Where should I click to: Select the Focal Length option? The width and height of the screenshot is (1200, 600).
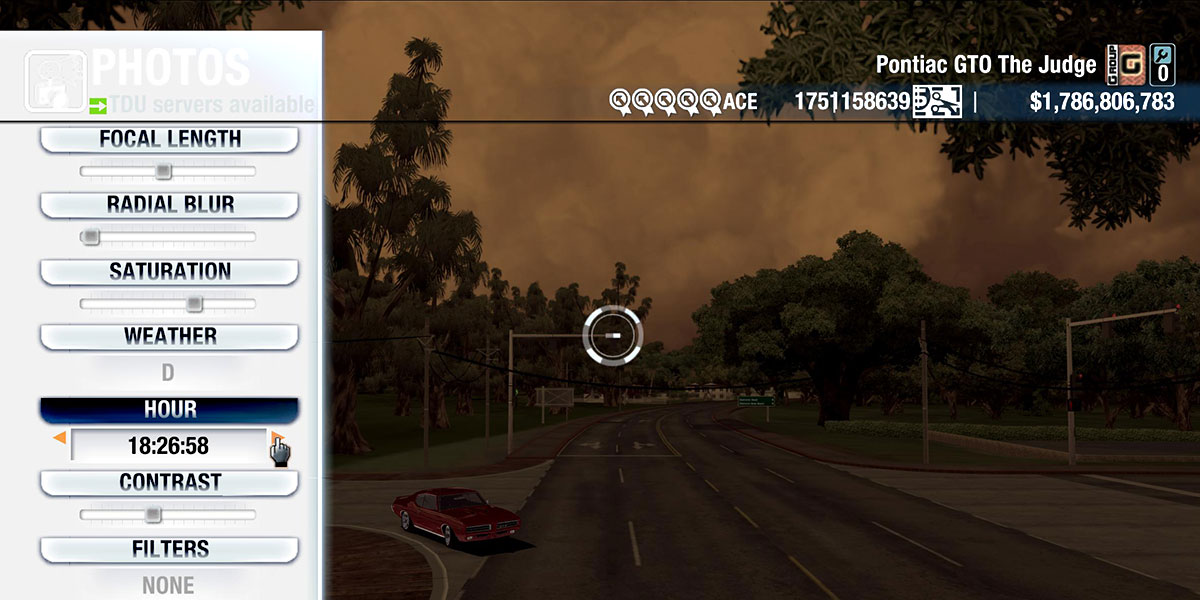pyautogui.click(x=169, y=140)
